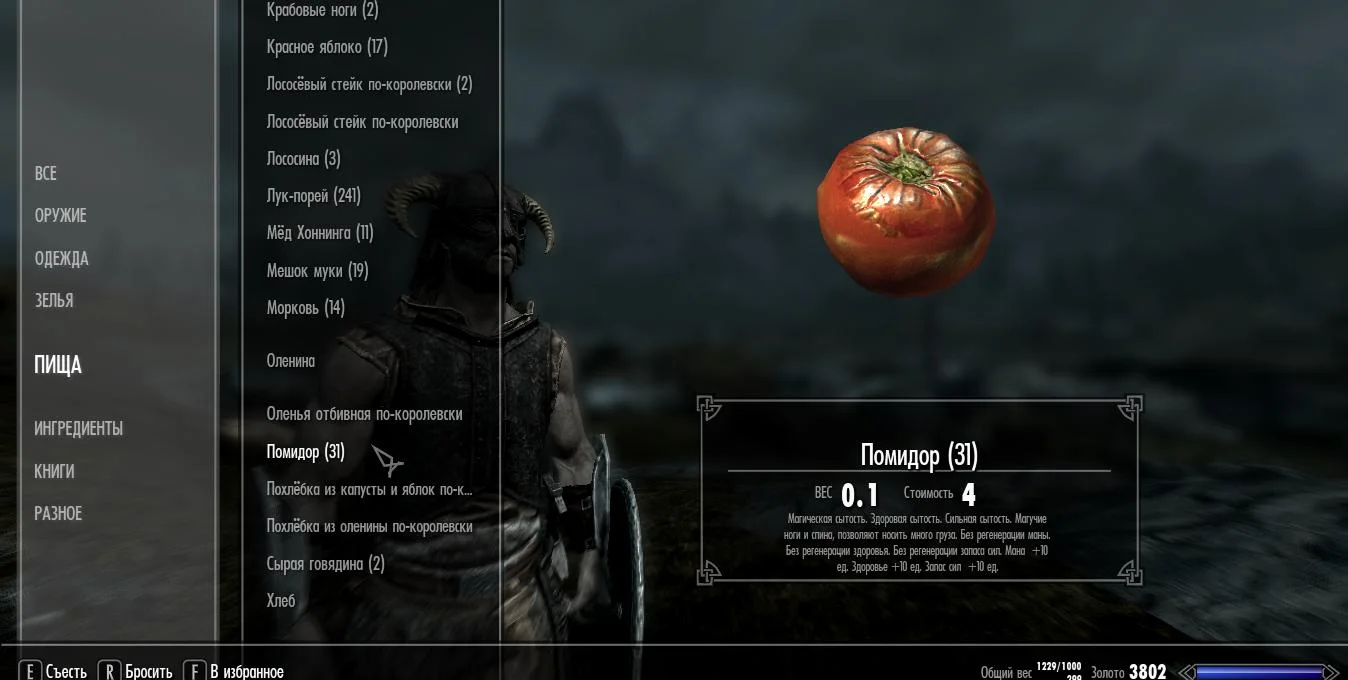1348x680 pixels.
Task: Select Красное яблоко (17) in the list
Action: point(327,47)
